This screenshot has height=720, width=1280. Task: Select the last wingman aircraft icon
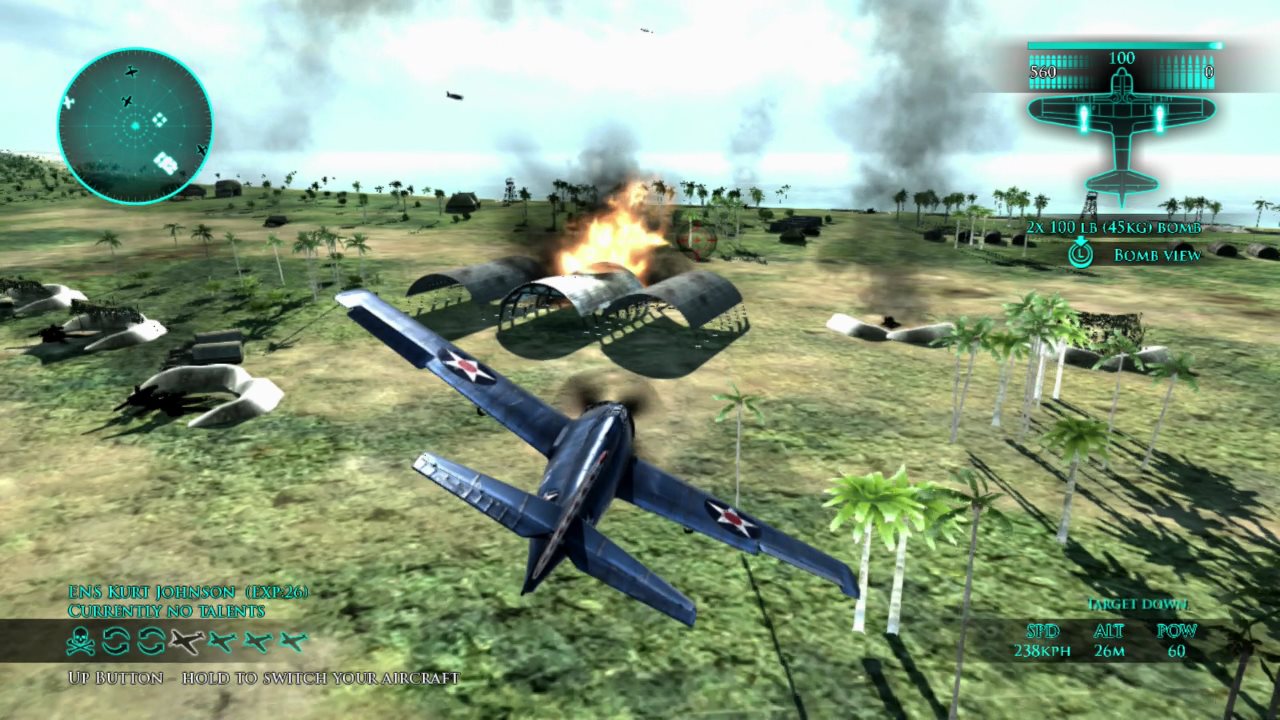coord(293,643)
